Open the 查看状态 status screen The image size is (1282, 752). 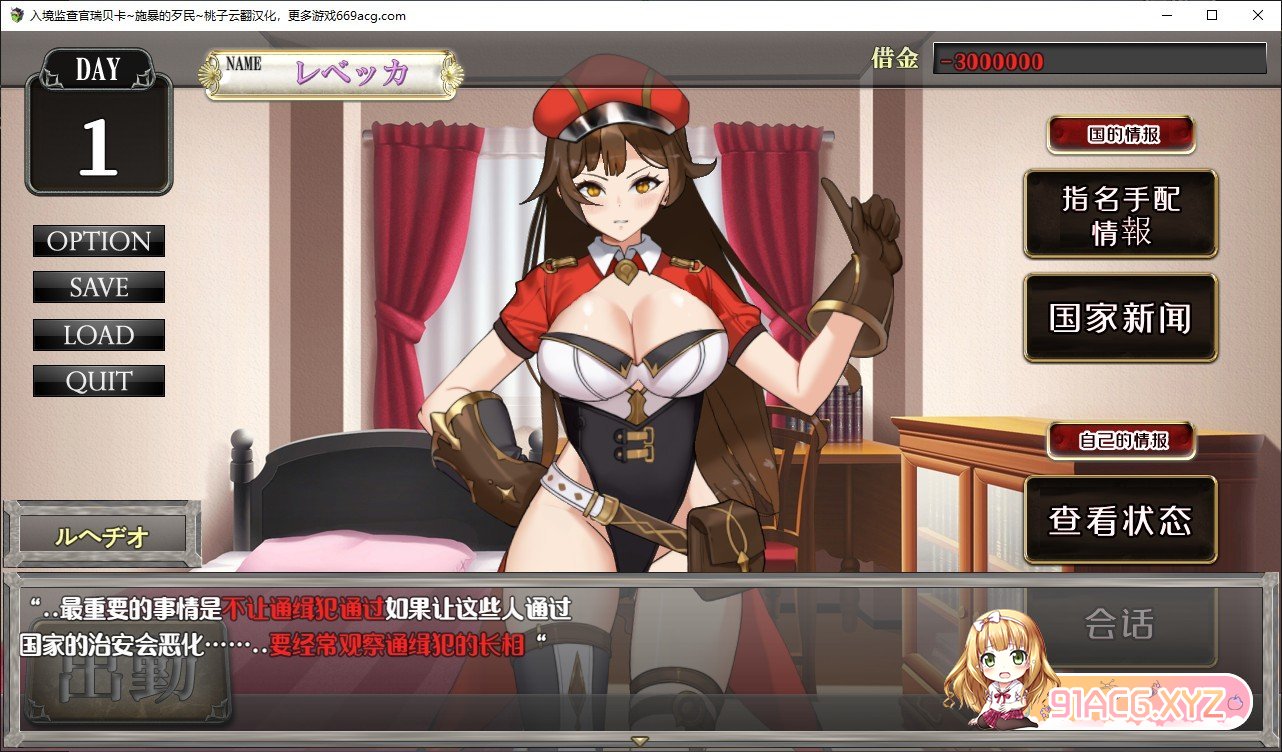(x=1120, y=520)
